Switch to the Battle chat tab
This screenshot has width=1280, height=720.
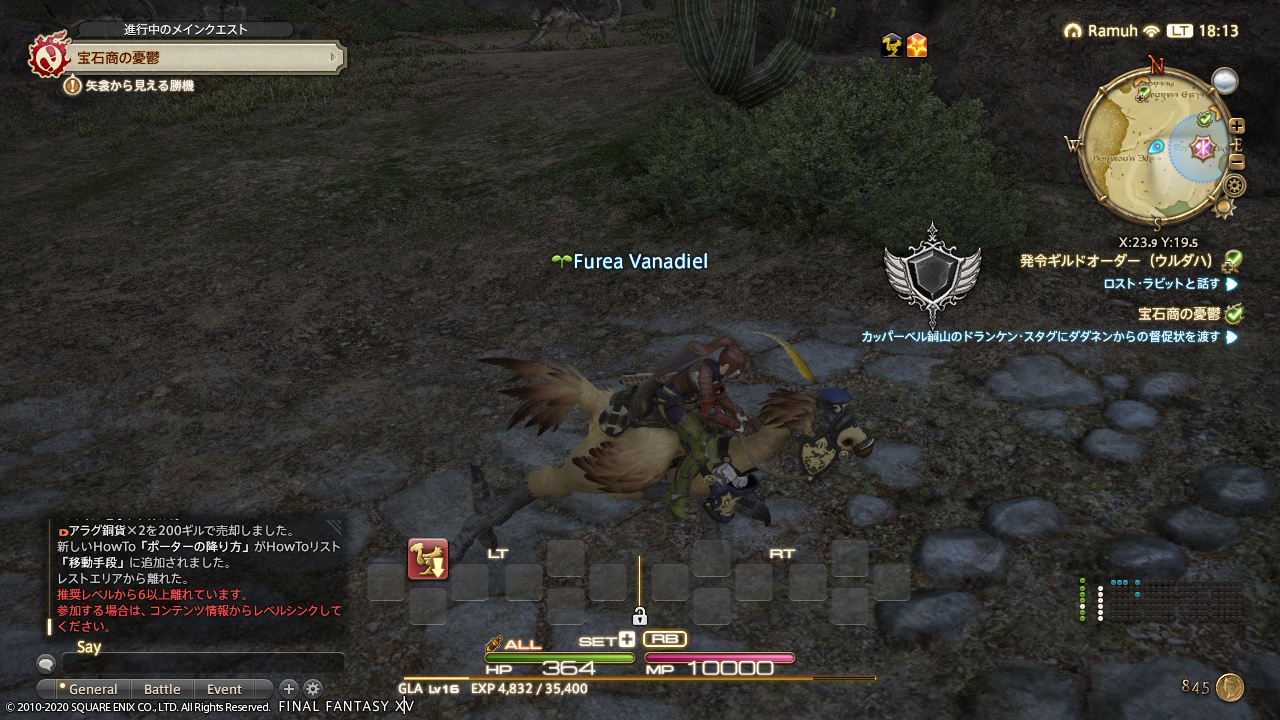[162, 688]
